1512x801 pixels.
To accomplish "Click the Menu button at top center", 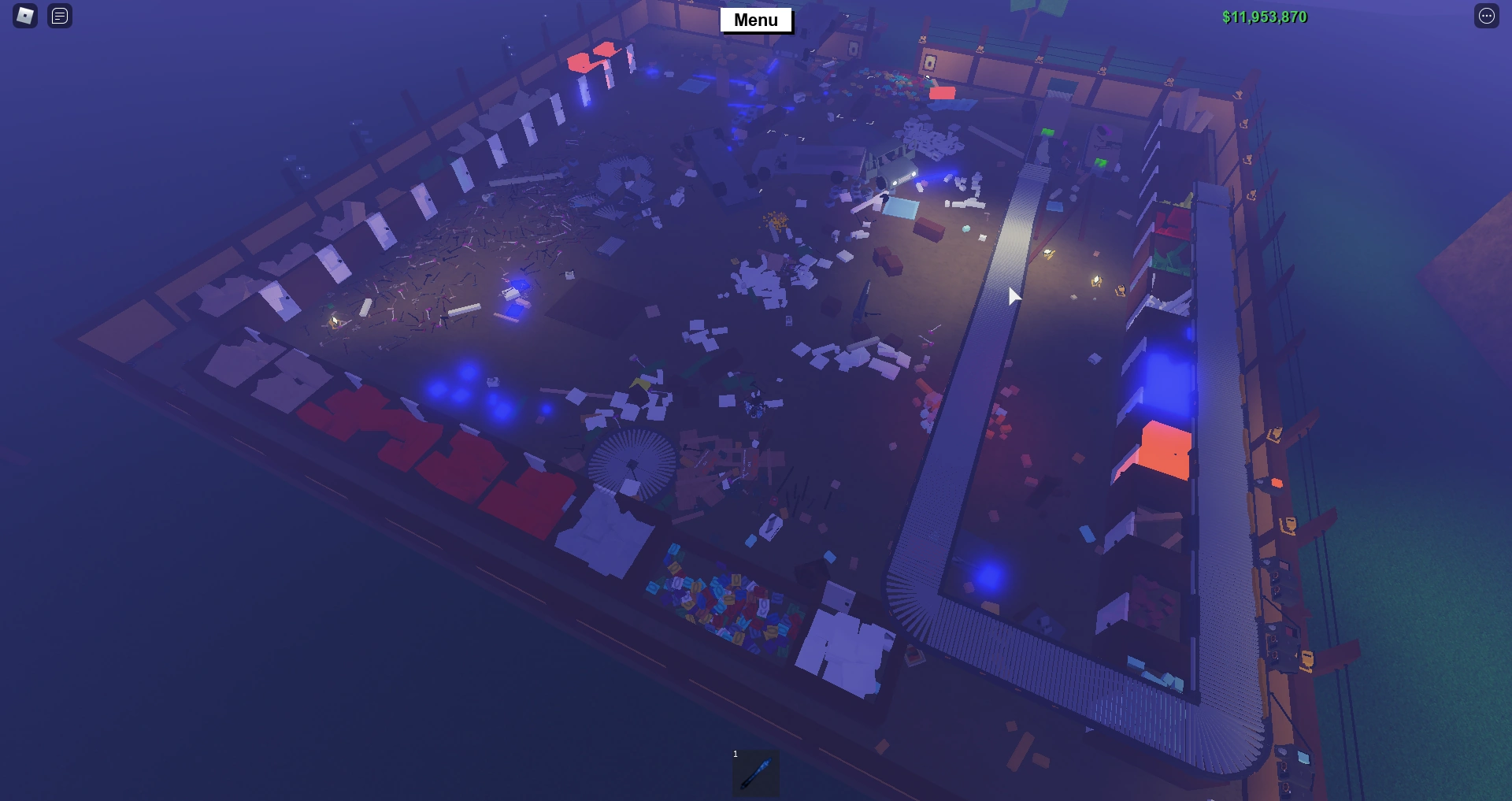I will (755, 20).
